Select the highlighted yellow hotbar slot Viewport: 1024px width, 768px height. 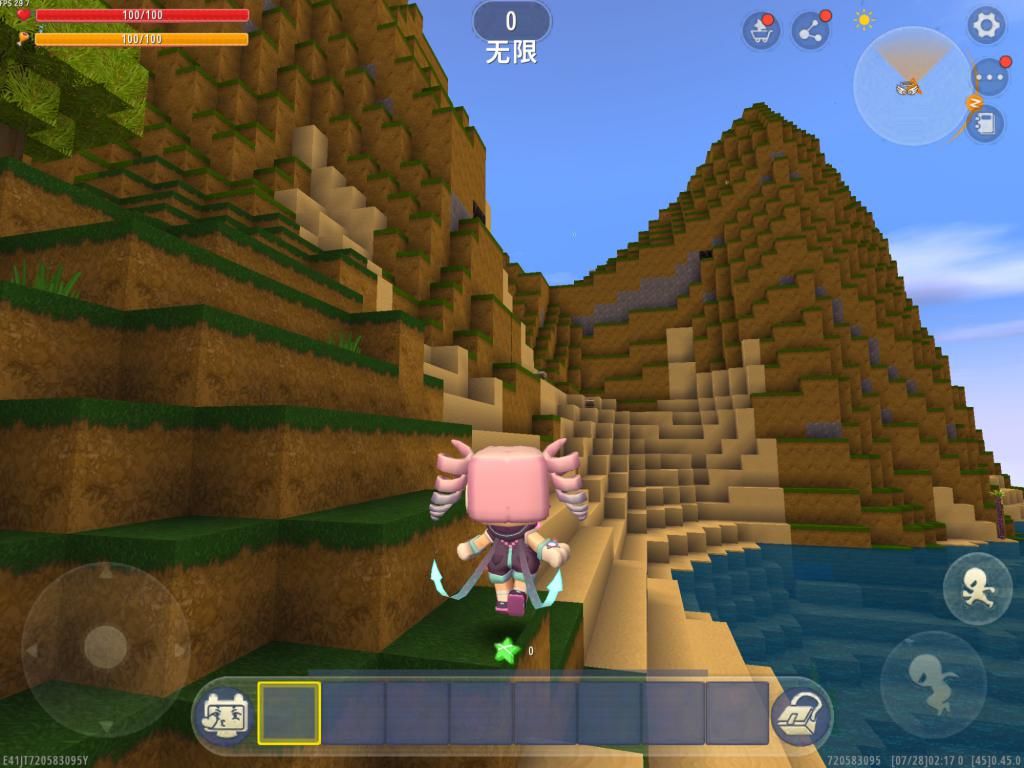coord(289,713)
